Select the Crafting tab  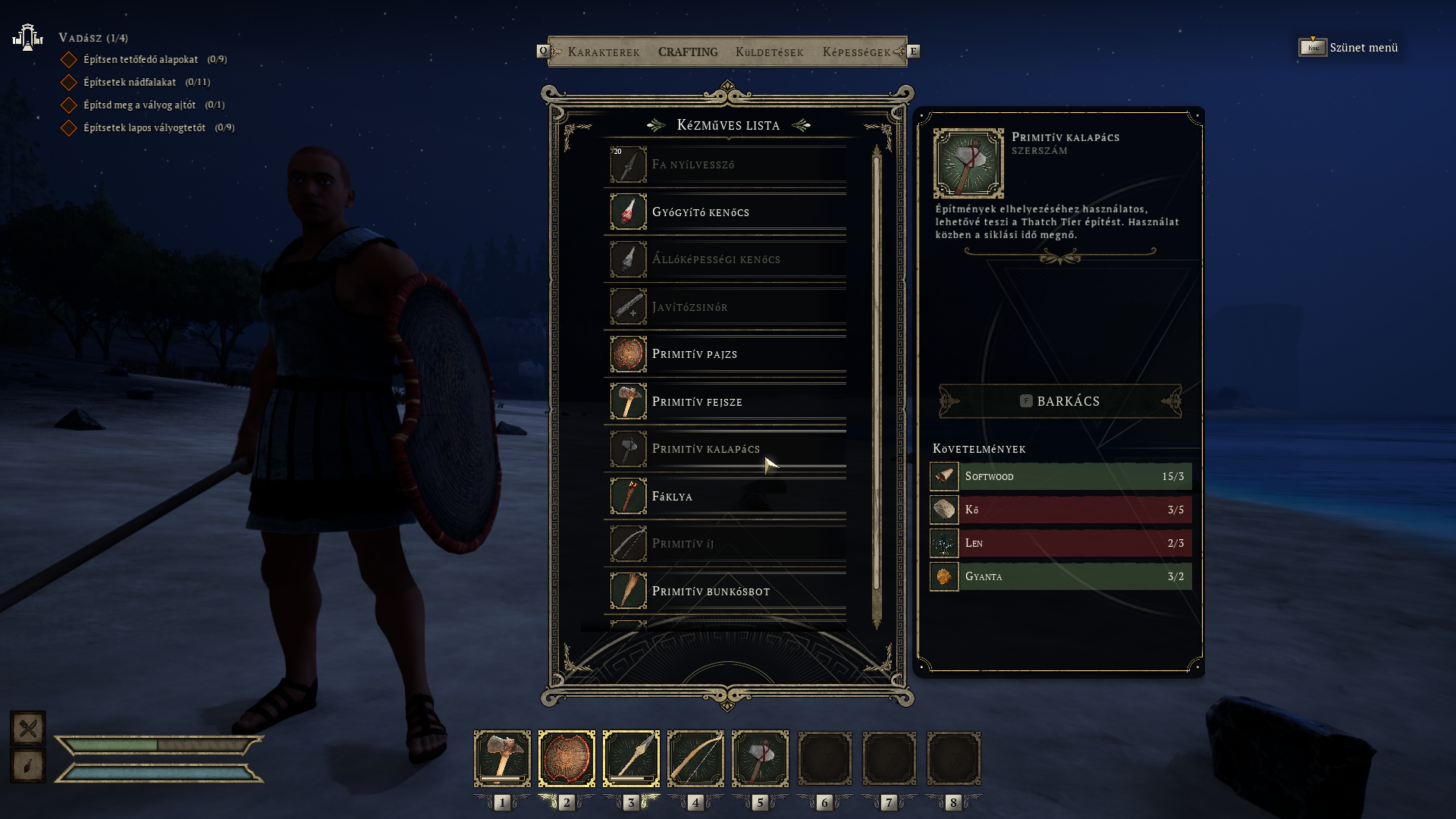click(688, 52)
